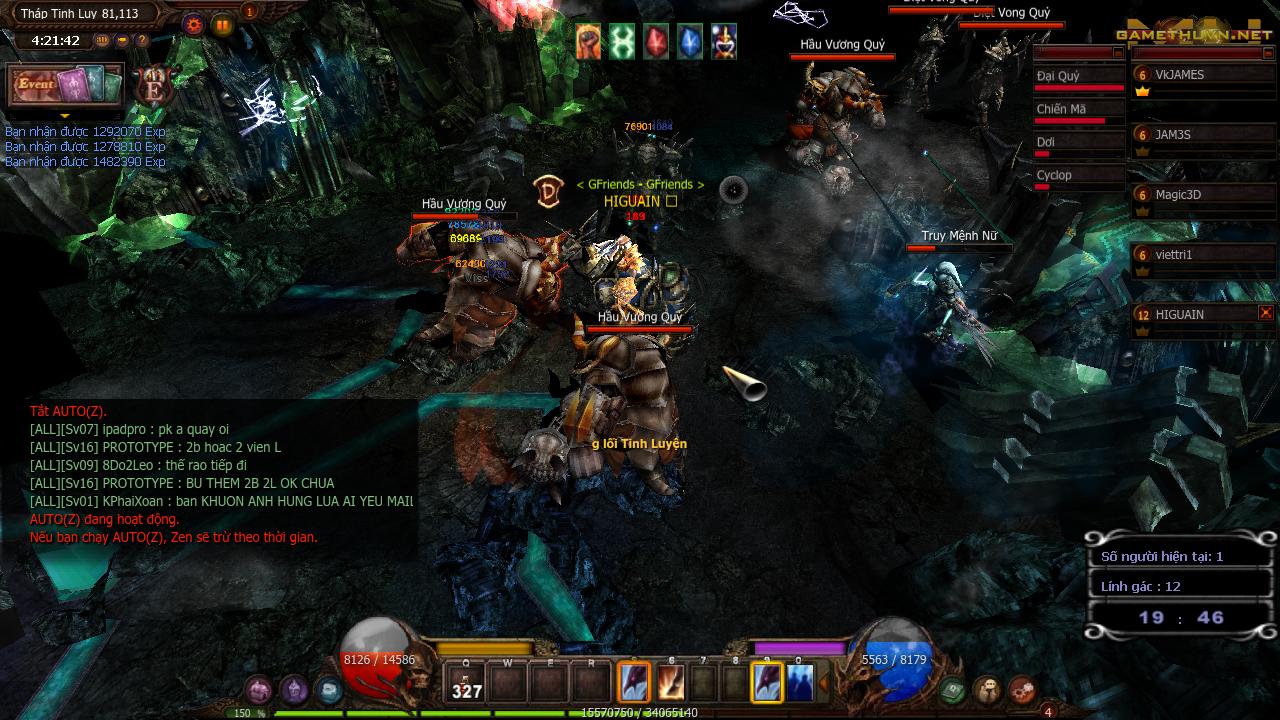Toggle the green pause button
Screen dimensions: 1280x720
tap(222, 25)
